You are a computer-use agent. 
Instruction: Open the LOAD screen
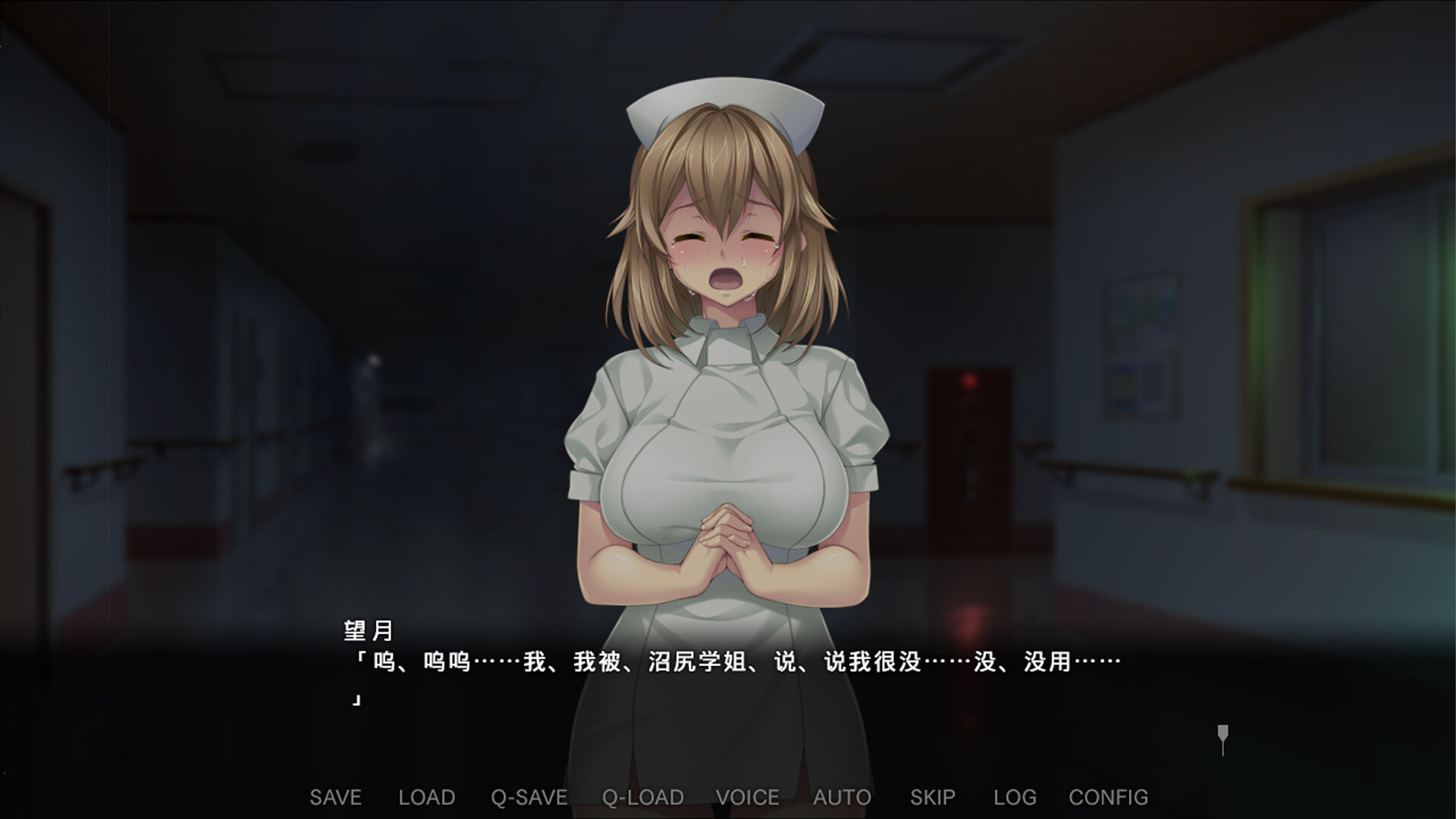(x=426, y=798)
